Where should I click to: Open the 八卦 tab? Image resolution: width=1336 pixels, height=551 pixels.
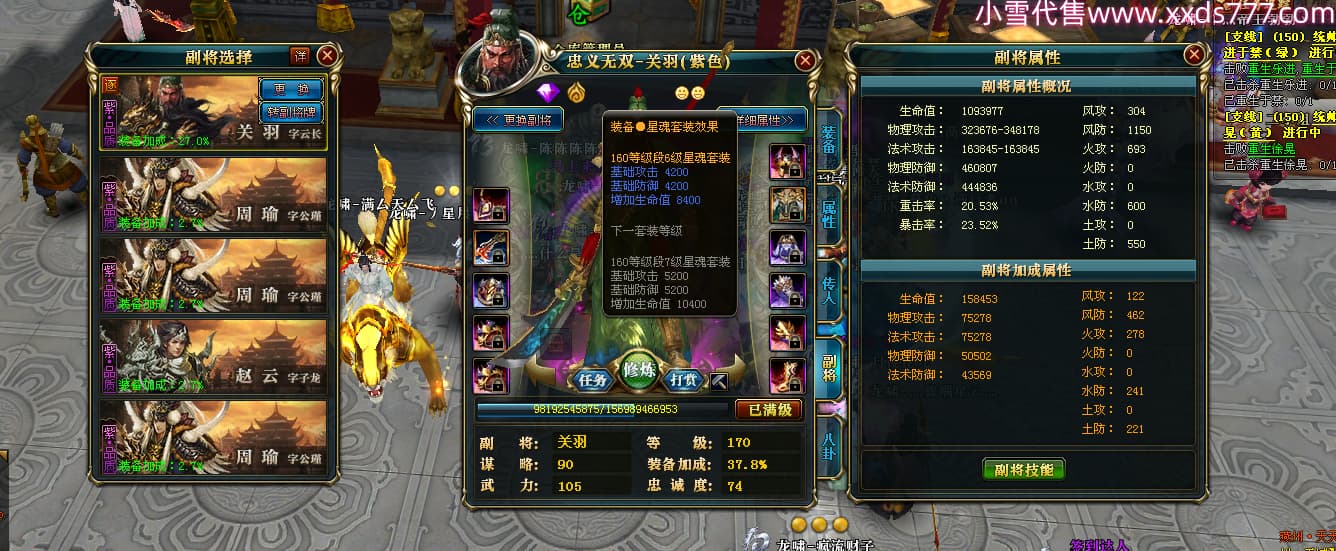pos(829,441)
